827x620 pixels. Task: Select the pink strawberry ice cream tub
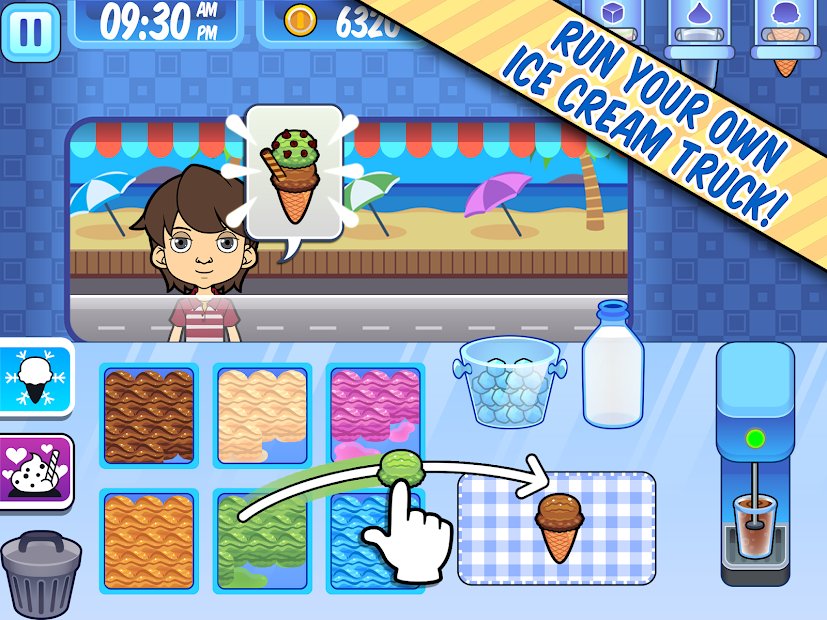(x=376, y=414)
